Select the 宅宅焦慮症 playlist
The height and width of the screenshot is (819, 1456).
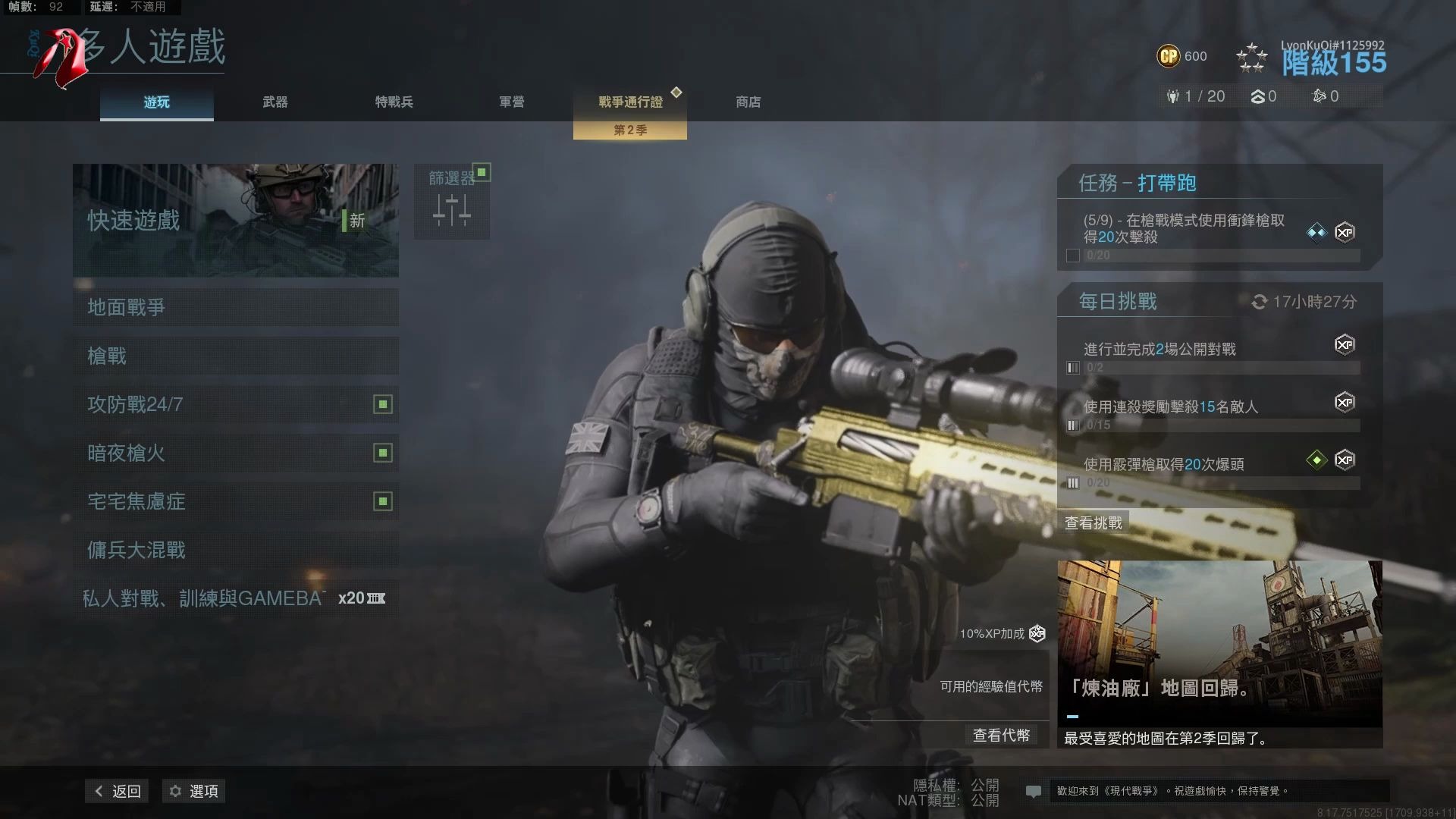[235, 501]
